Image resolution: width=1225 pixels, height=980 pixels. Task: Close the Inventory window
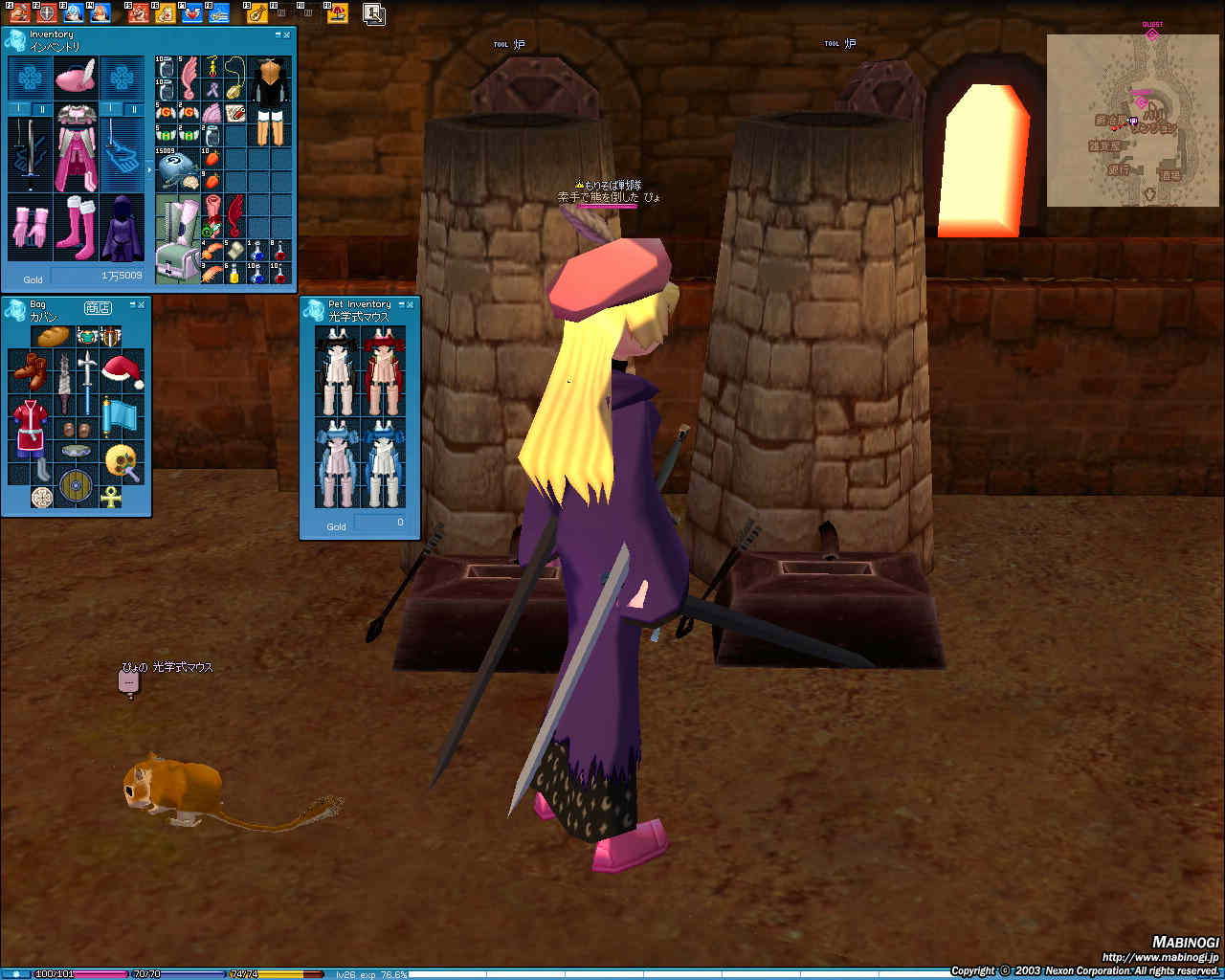(286, 35)
